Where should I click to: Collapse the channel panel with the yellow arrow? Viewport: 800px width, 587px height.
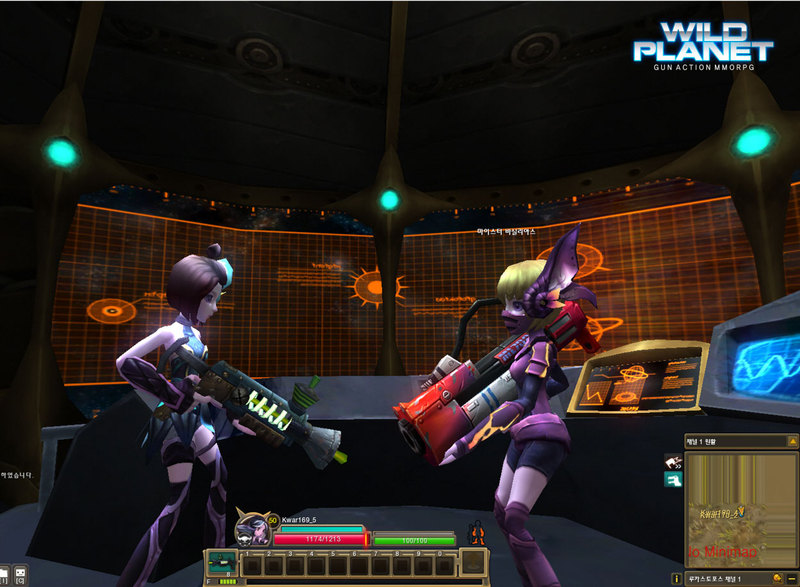click(792, 441)
